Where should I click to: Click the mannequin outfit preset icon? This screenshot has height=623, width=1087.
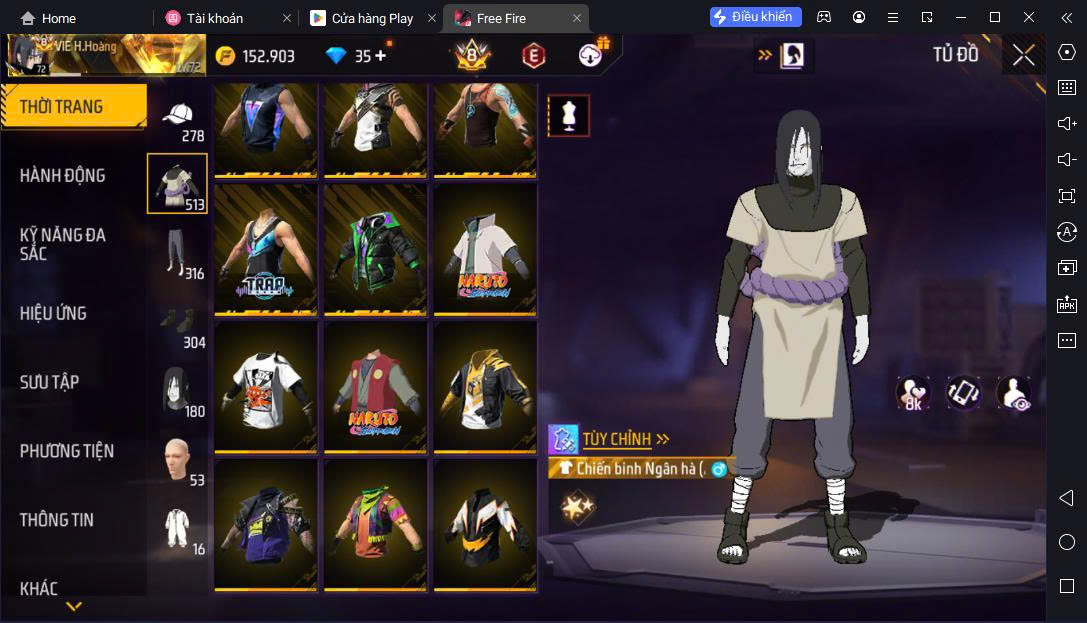pos(569,116)
